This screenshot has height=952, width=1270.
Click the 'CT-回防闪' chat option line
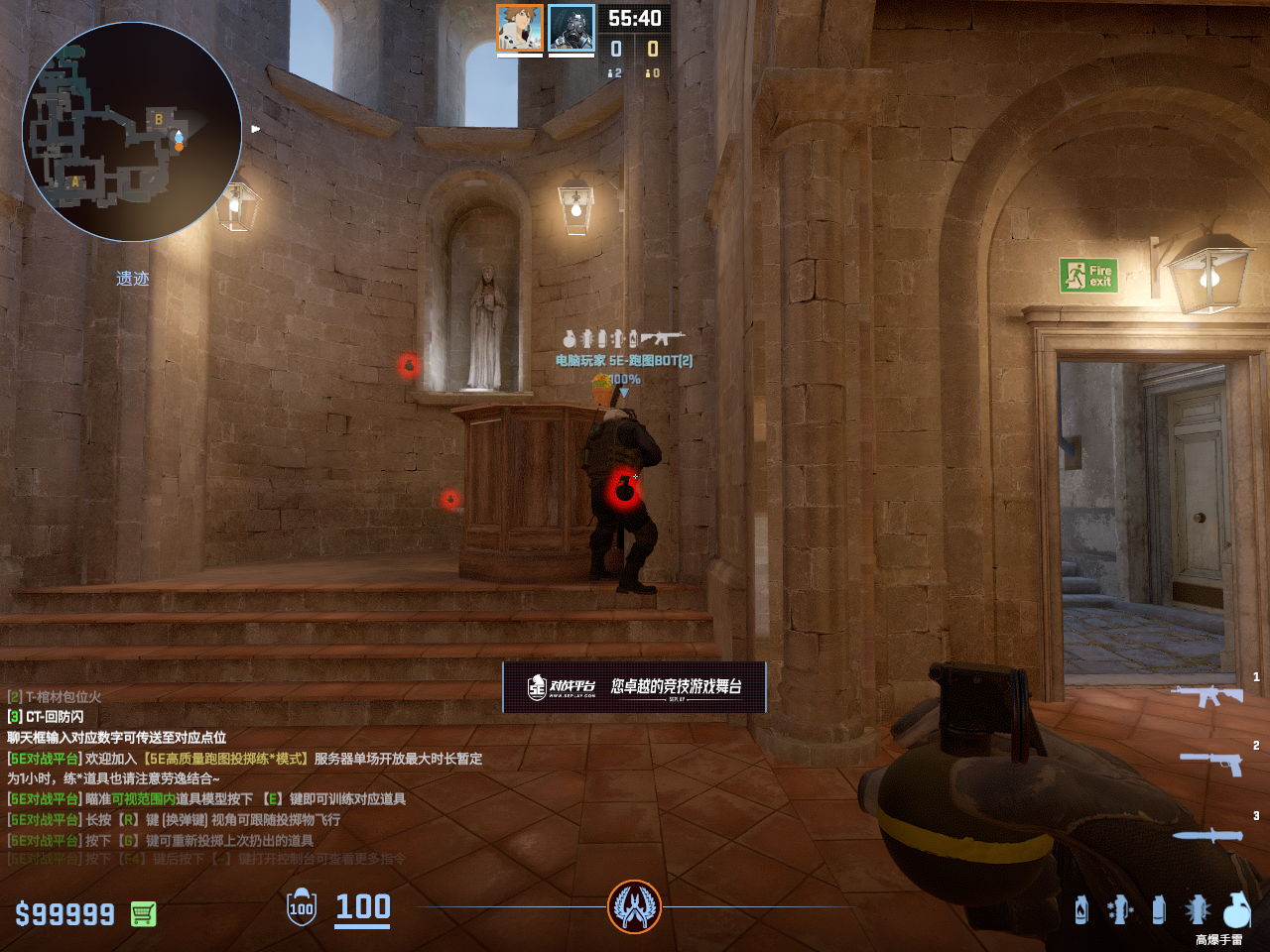pos(46,716)
